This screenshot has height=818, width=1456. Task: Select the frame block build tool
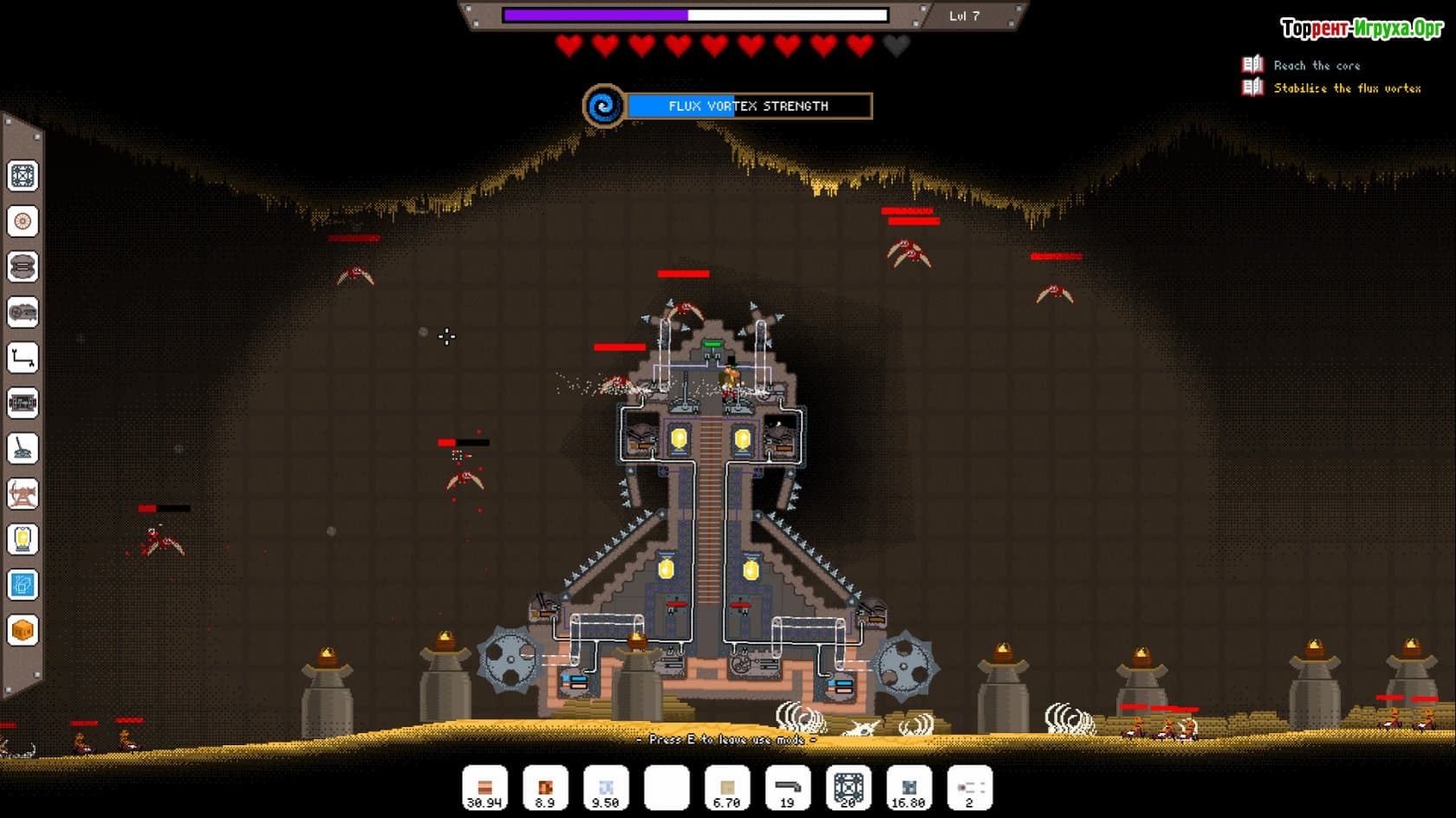(x=23, y=176)
